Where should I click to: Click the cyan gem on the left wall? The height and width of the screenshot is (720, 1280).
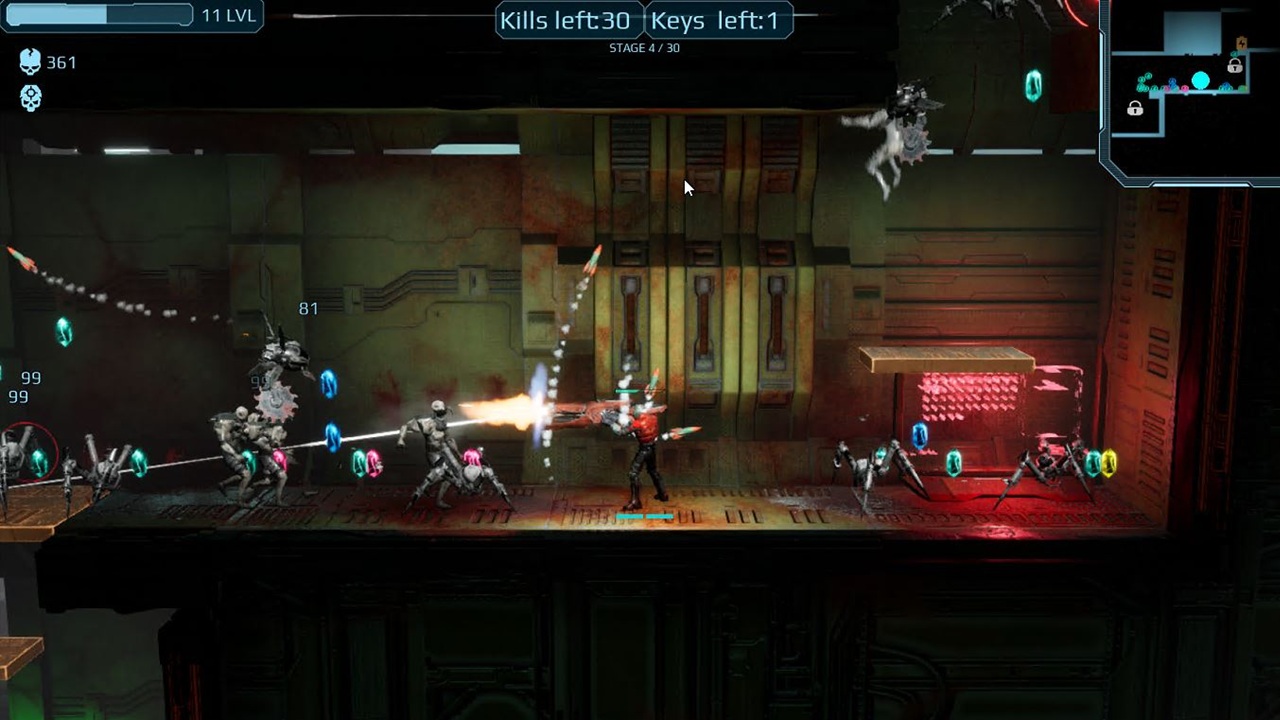(64, 333)
